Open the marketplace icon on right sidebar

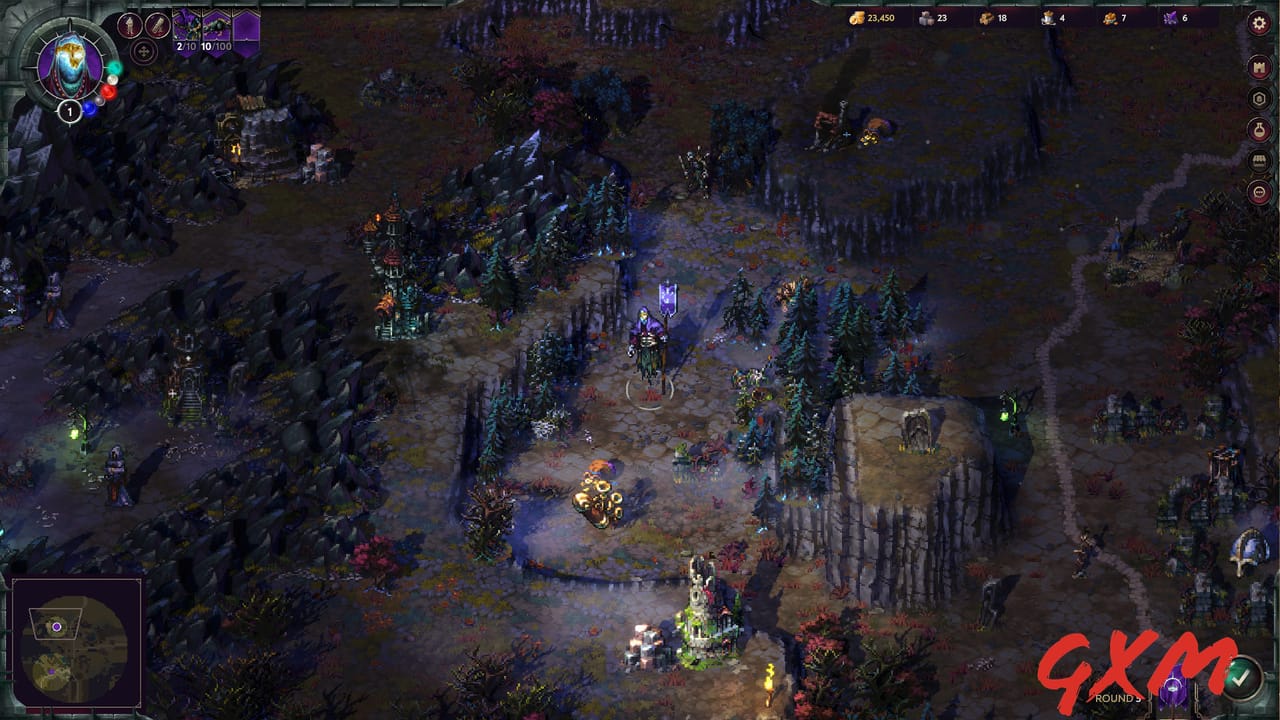click(x=1258, y=159)
